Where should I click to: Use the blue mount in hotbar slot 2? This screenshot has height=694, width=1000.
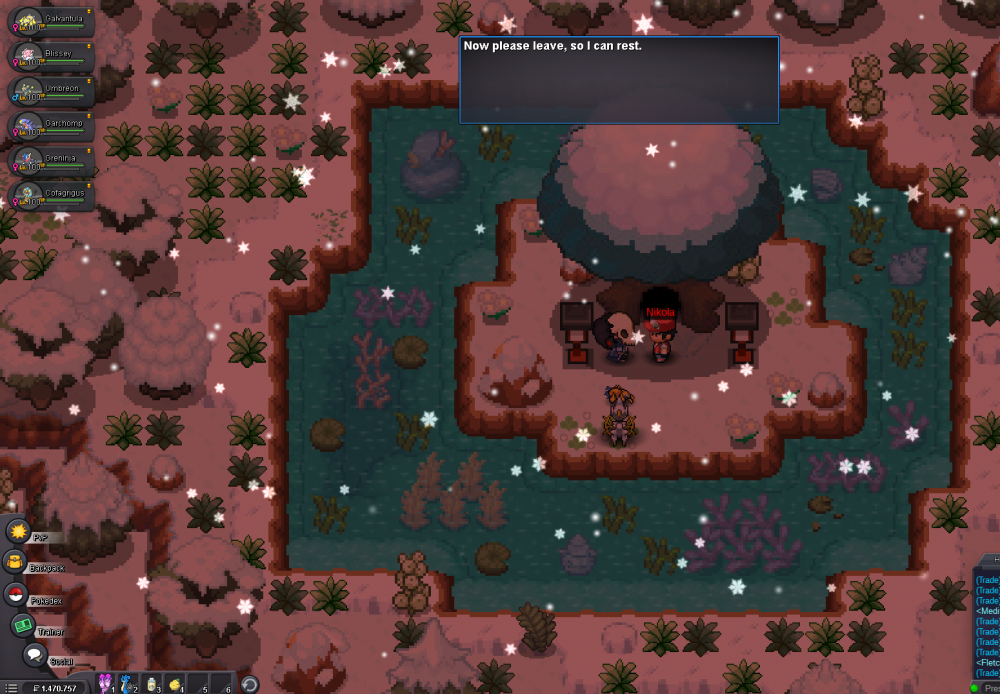point(129,684)
